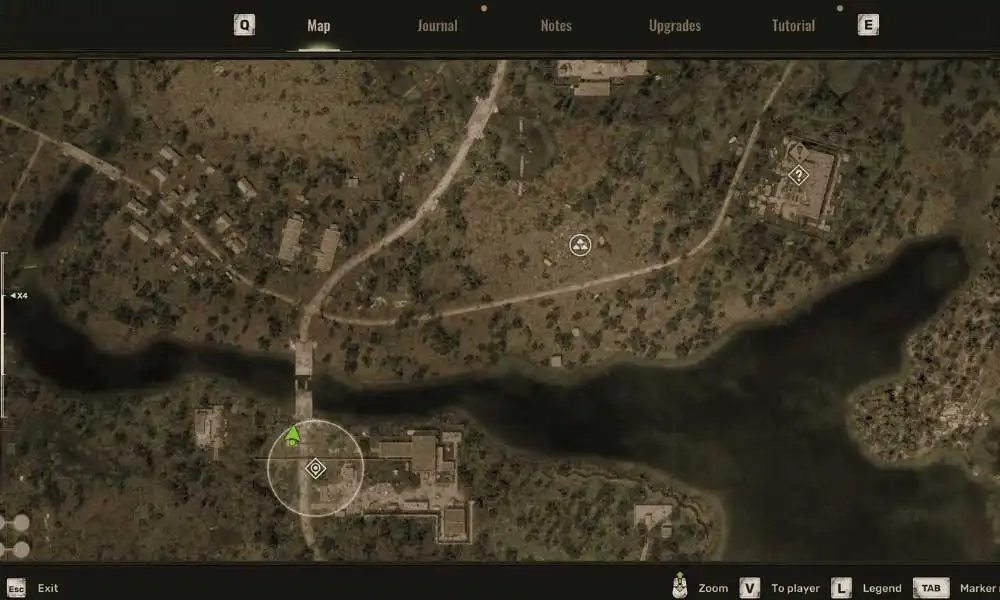Show the Tutorial tab

coord(793,26)
